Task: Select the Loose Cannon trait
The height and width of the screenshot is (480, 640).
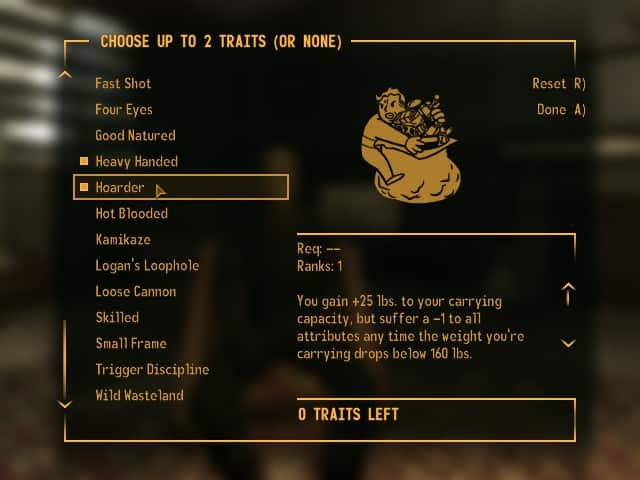Action: click(x=135, y=291)
